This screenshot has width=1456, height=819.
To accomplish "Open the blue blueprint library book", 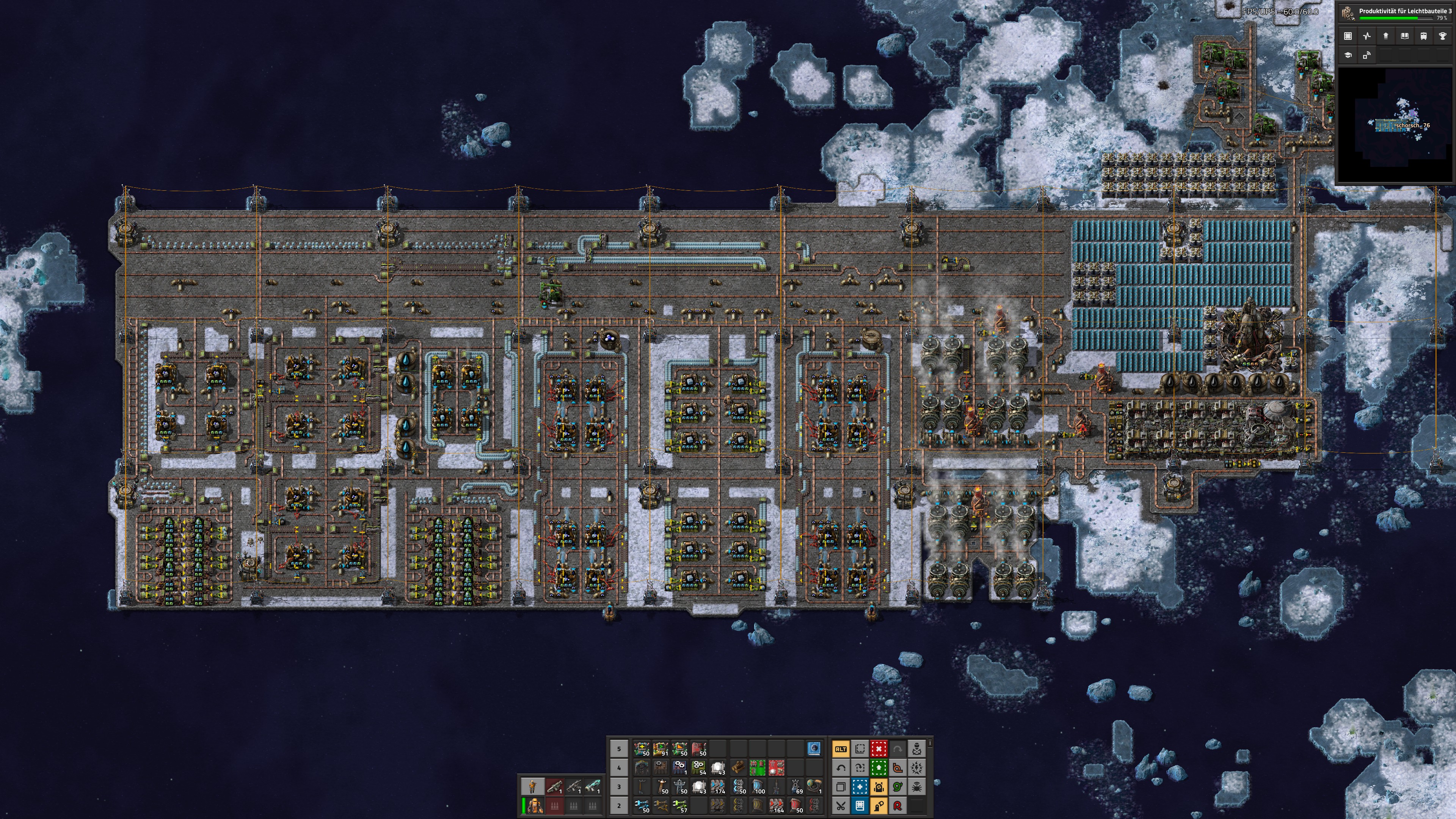I will pos(860,805).
